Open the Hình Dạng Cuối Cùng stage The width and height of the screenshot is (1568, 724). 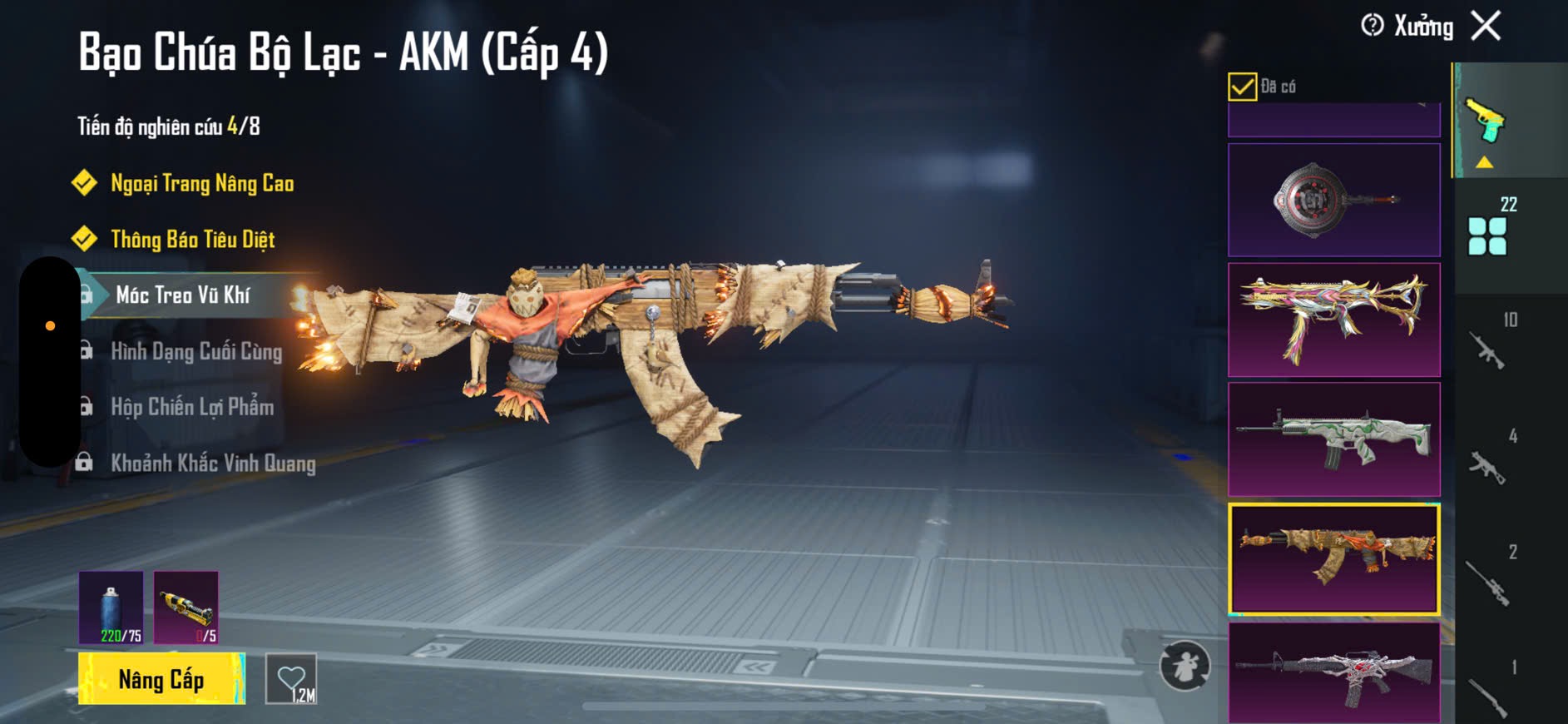(x=196, y=351)
